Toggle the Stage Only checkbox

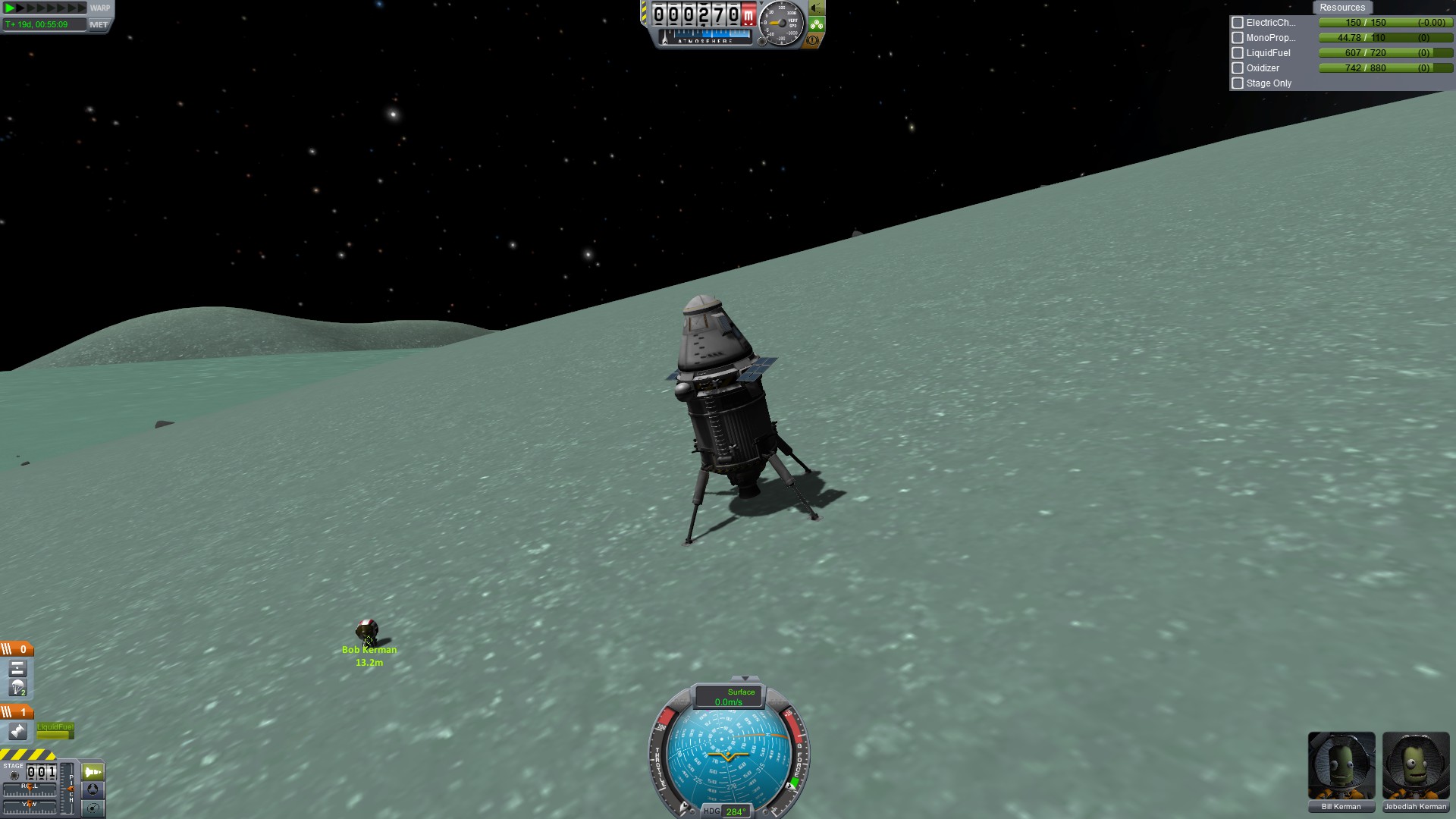pos(1238,83)
